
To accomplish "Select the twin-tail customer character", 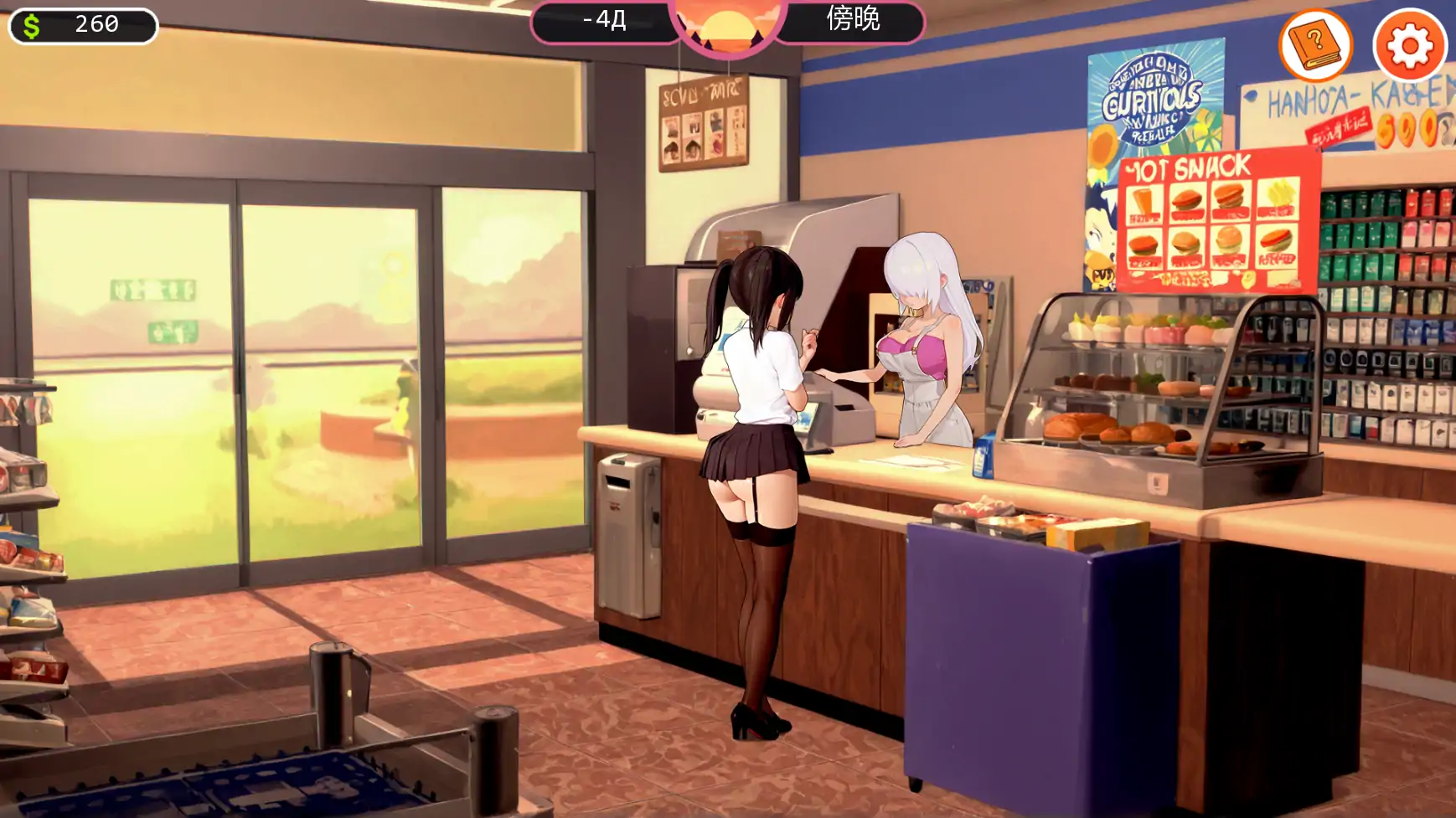I will (754, 460).
